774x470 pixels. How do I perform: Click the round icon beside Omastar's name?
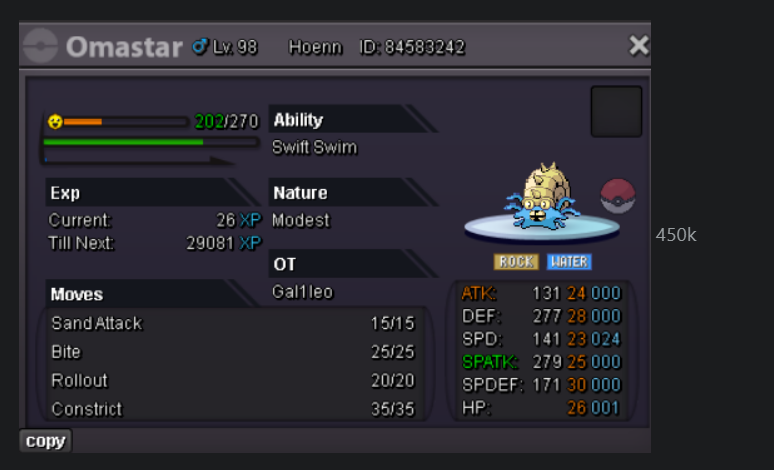tap(41, 46)
